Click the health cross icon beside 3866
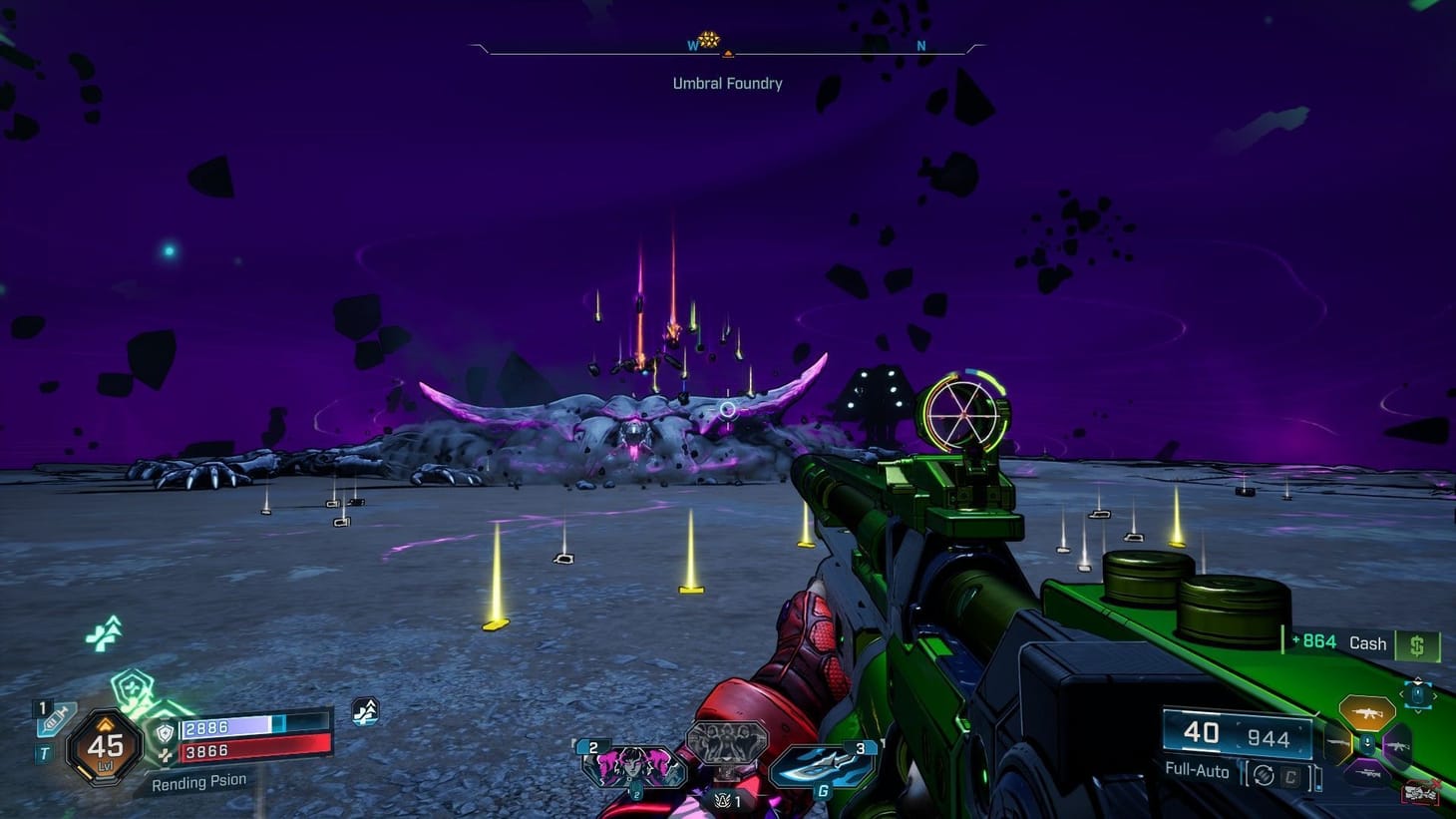 (167, 754)
